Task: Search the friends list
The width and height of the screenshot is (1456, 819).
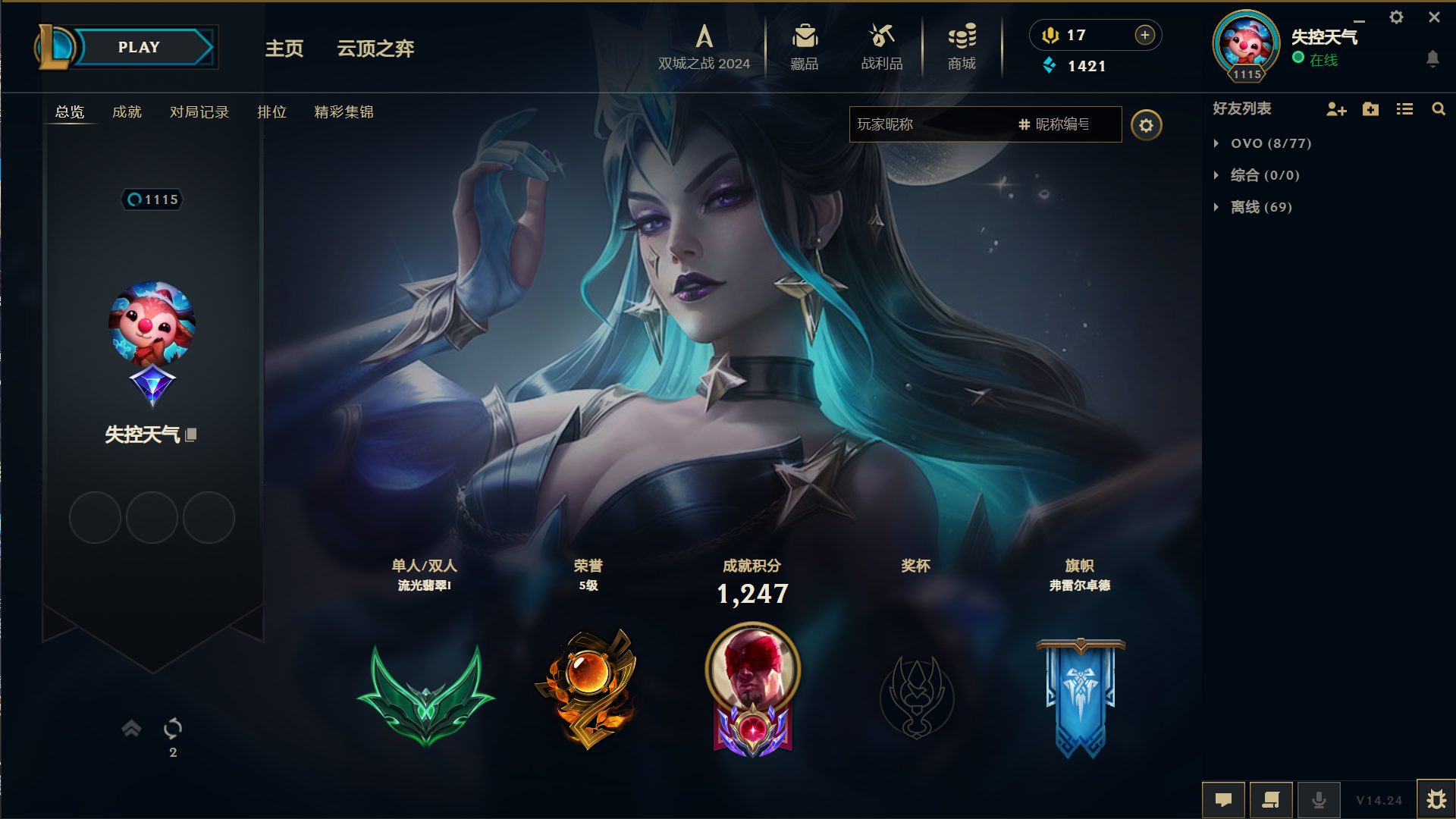Action: coord(1438,109)
